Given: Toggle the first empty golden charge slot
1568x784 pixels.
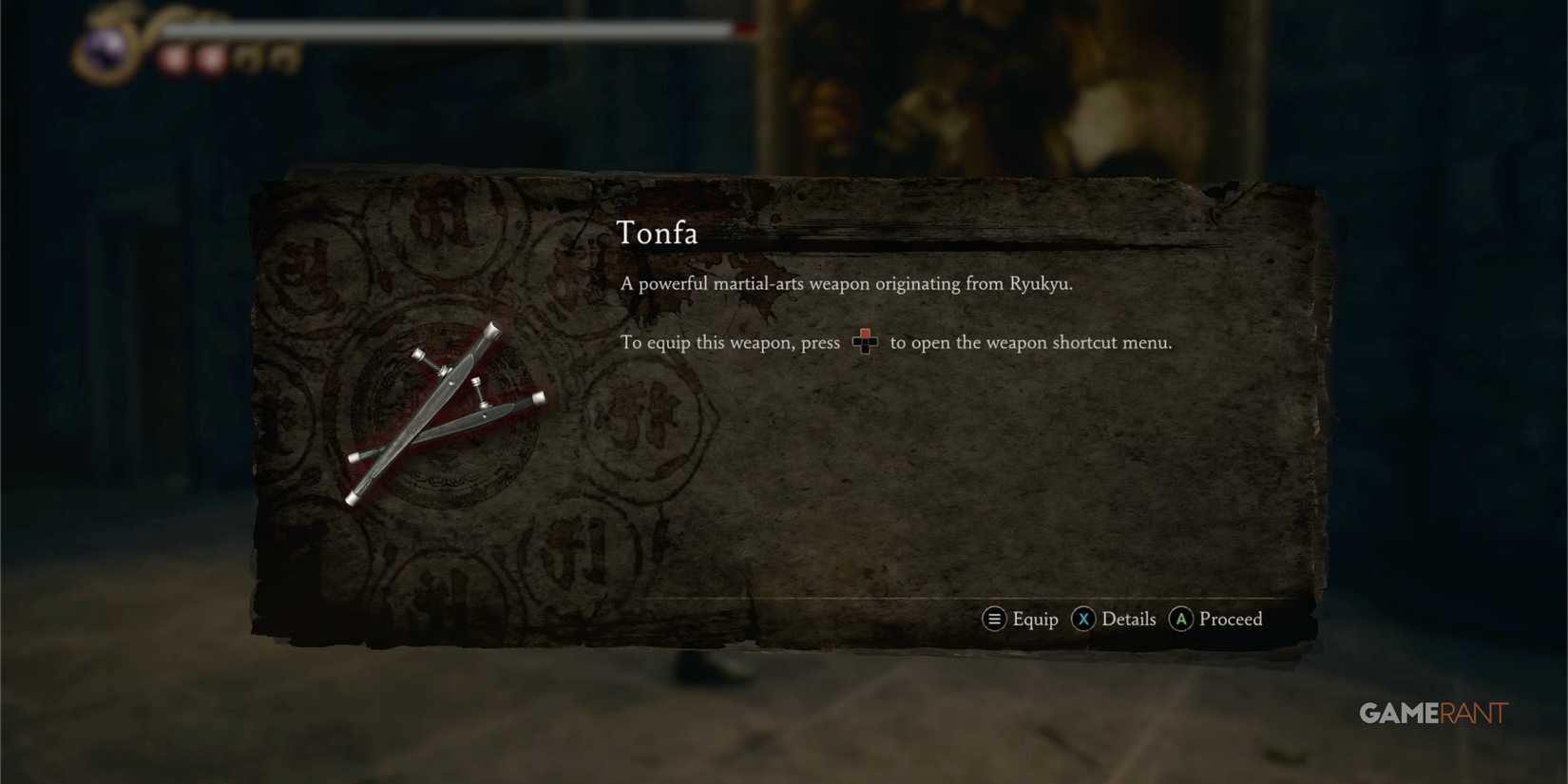Looking at the screenshot, I should click(245, 59).
